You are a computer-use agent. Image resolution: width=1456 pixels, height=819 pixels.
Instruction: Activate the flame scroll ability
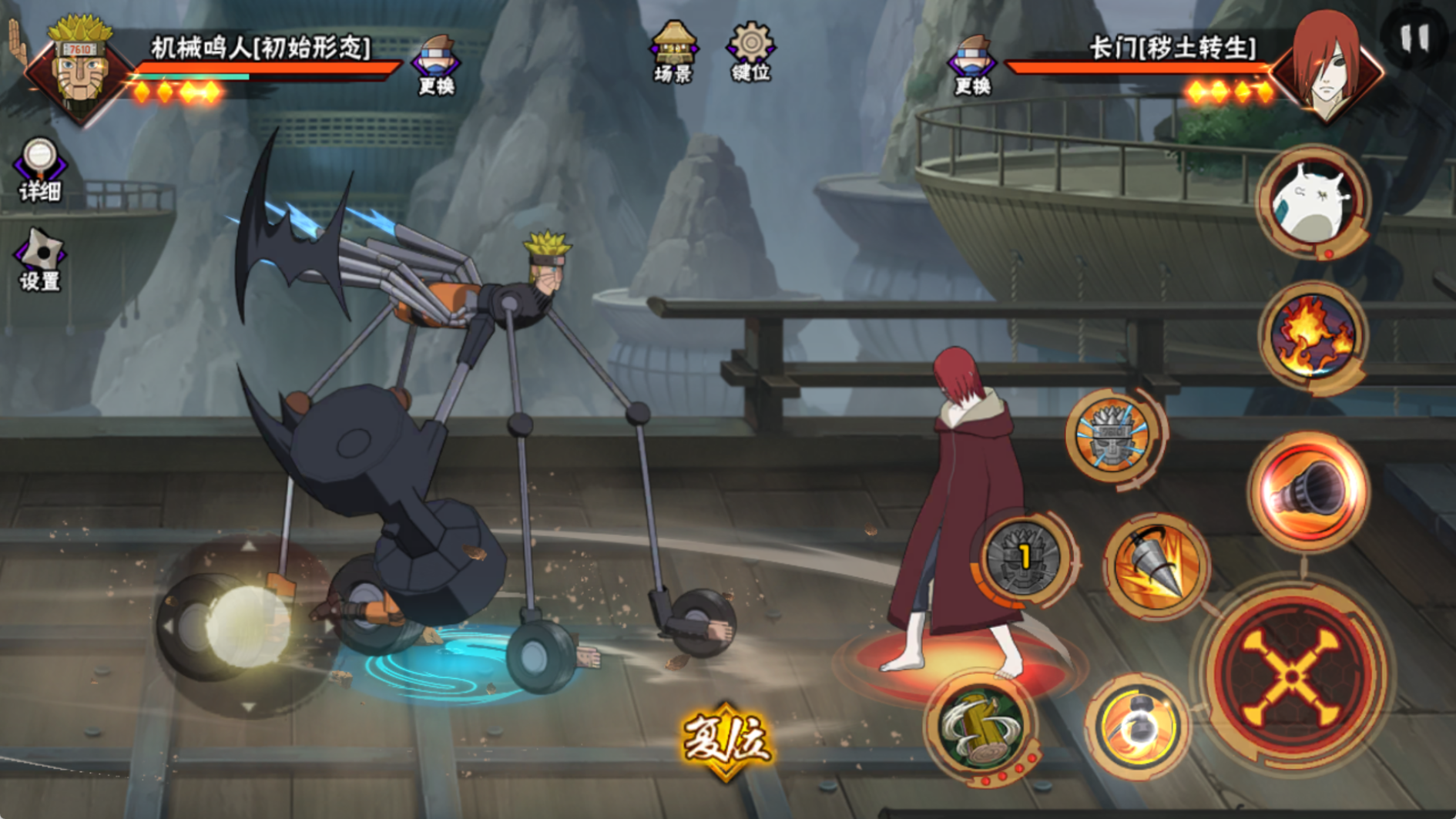[1313, 337]
